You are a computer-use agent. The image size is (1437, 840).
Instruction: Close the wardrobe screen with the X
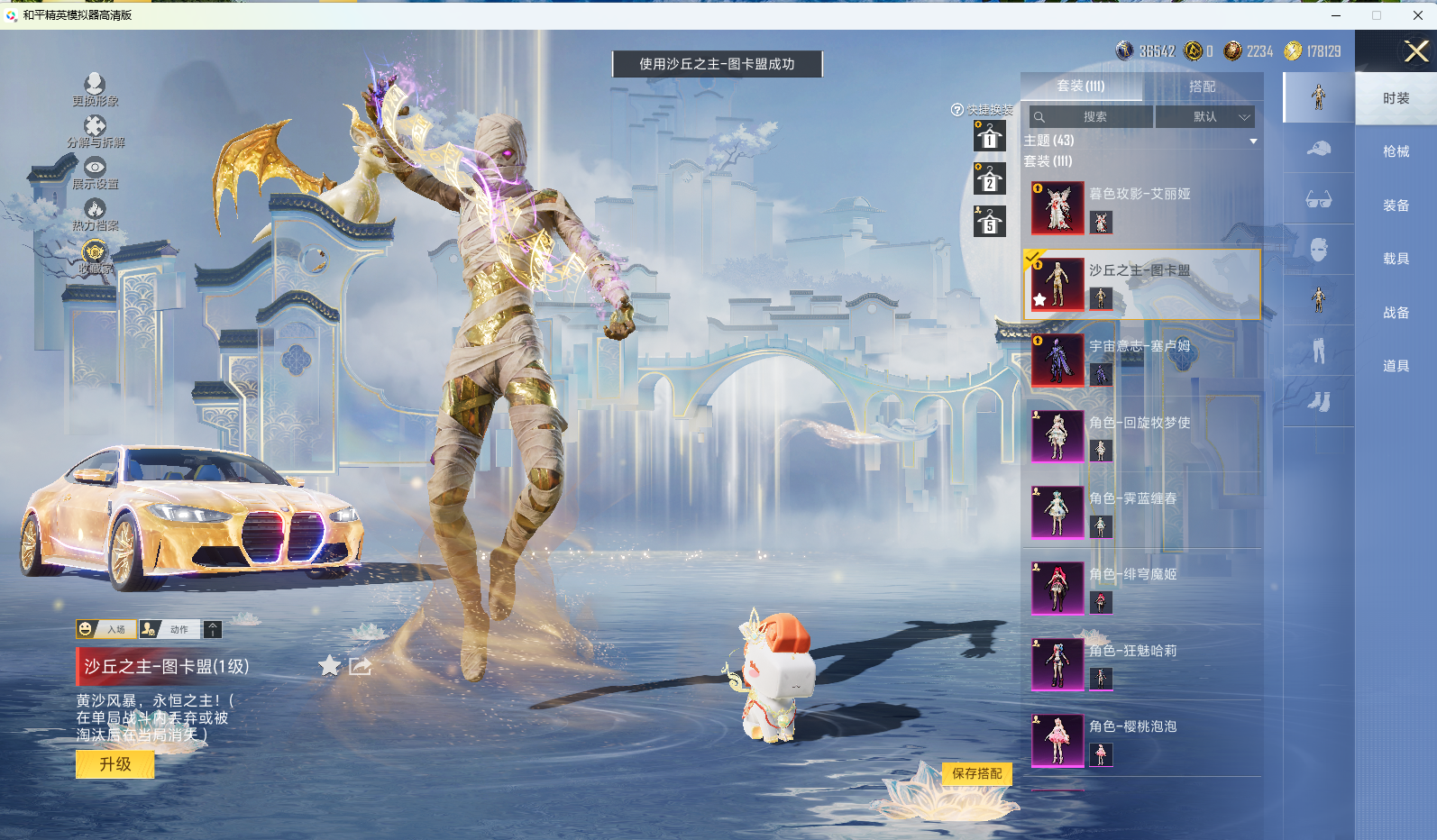pyautogui.click(x=1415, y=51)
